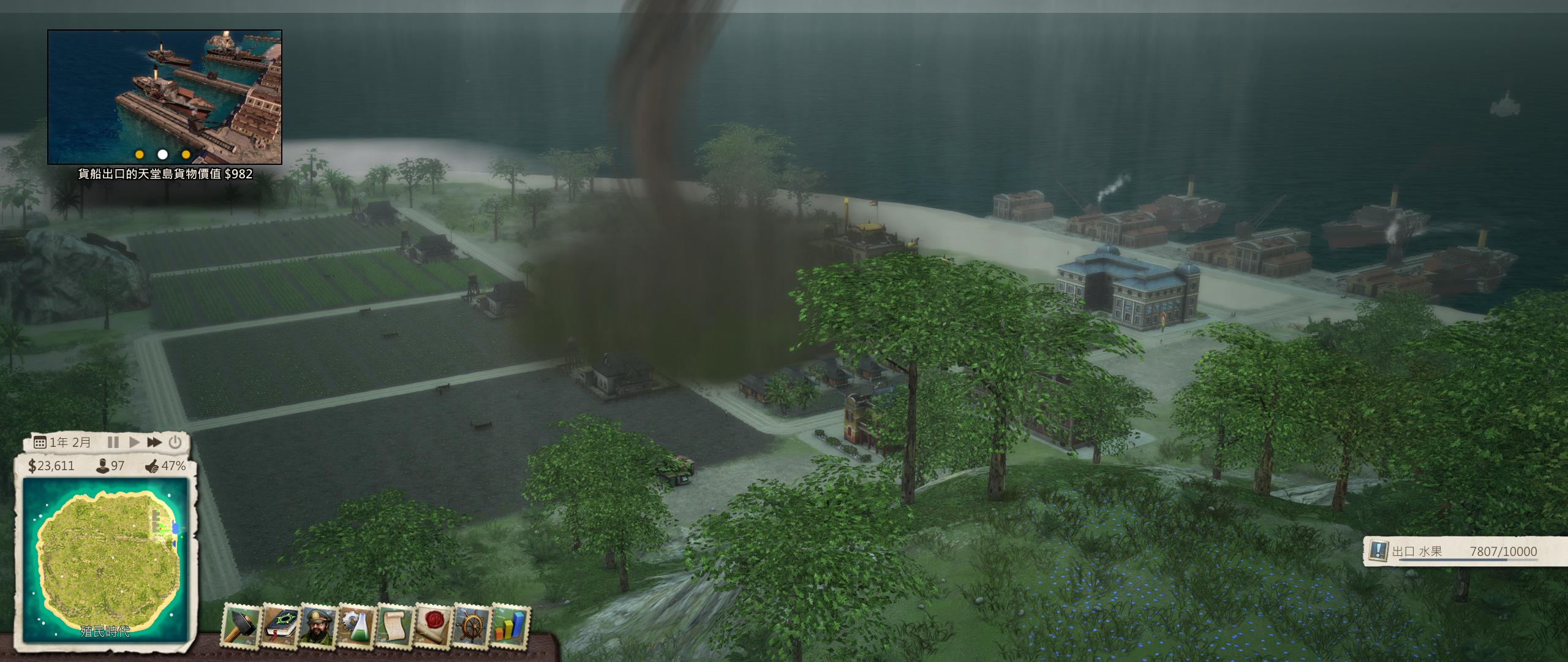1568x662 pixels.
Task: Pause the game time
Action: click(113, 442)
